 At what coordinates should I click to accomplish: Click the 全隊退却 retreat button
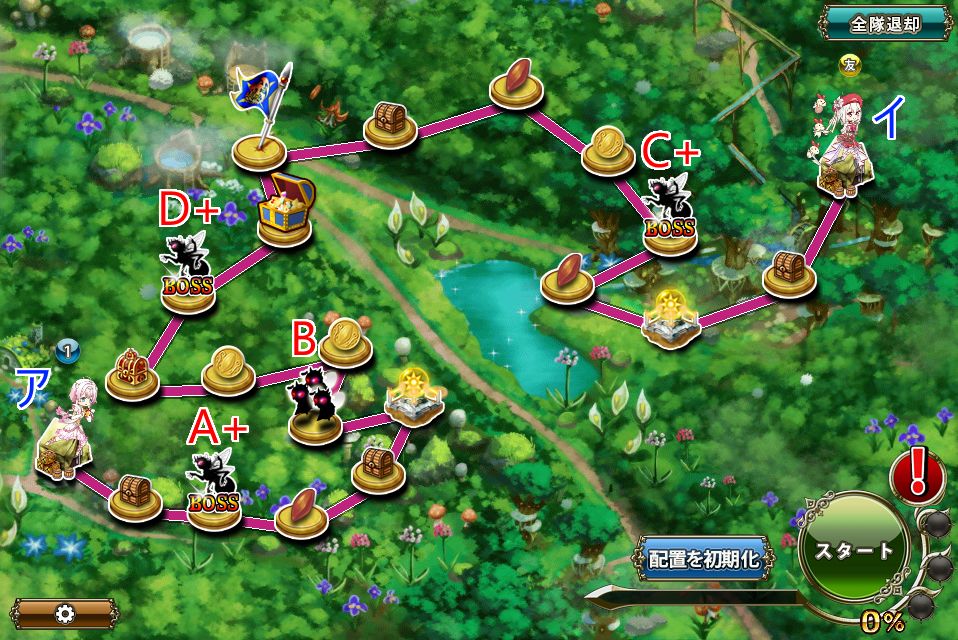(884, 22)
